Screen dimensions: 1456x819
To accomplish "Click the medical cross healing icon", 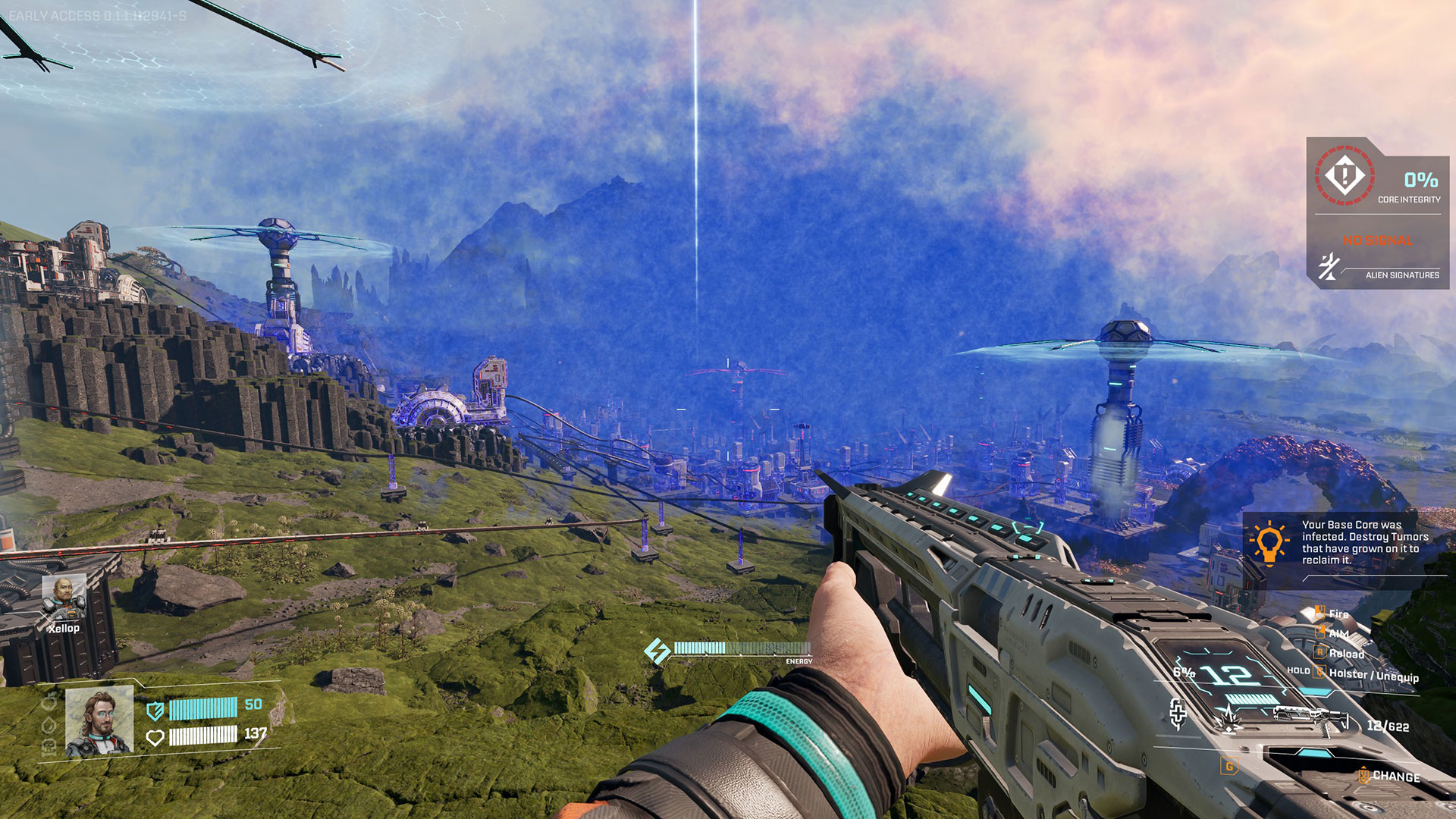I will pos(1178,714).
